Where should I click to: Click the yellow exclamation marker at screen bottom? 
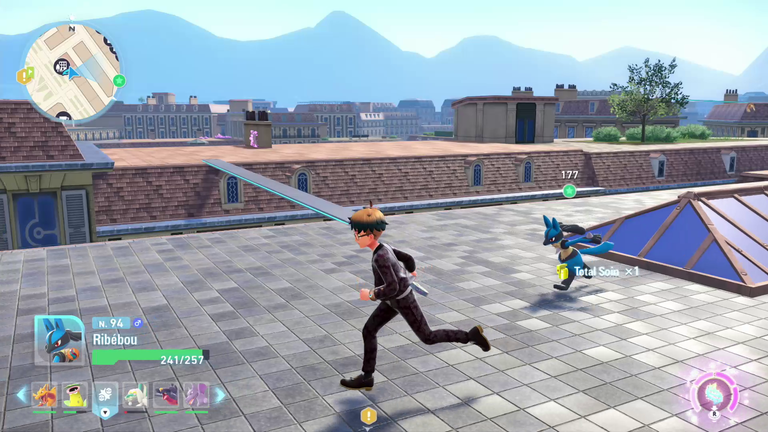tap(369, 415)
